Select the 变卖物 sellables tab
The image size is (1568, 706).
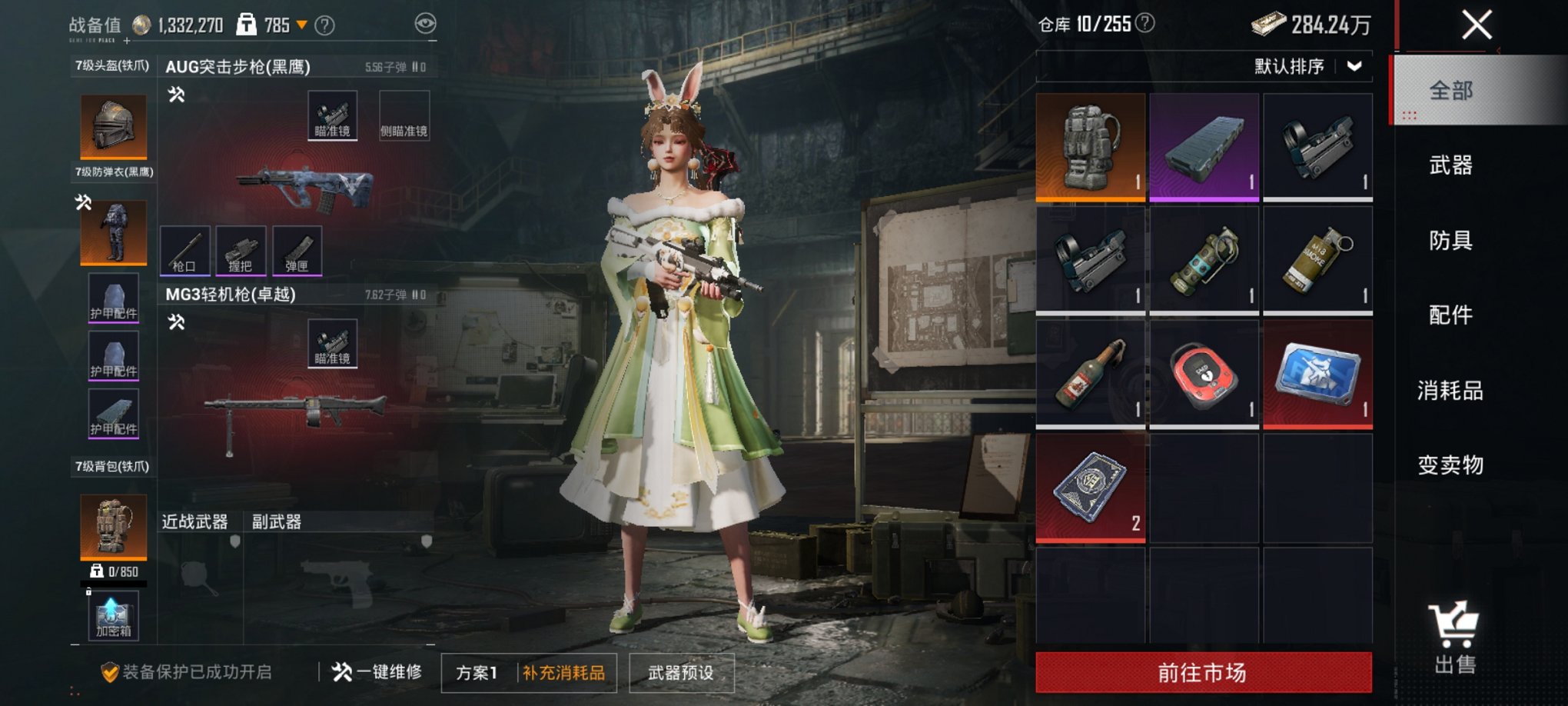(1450, 465)
